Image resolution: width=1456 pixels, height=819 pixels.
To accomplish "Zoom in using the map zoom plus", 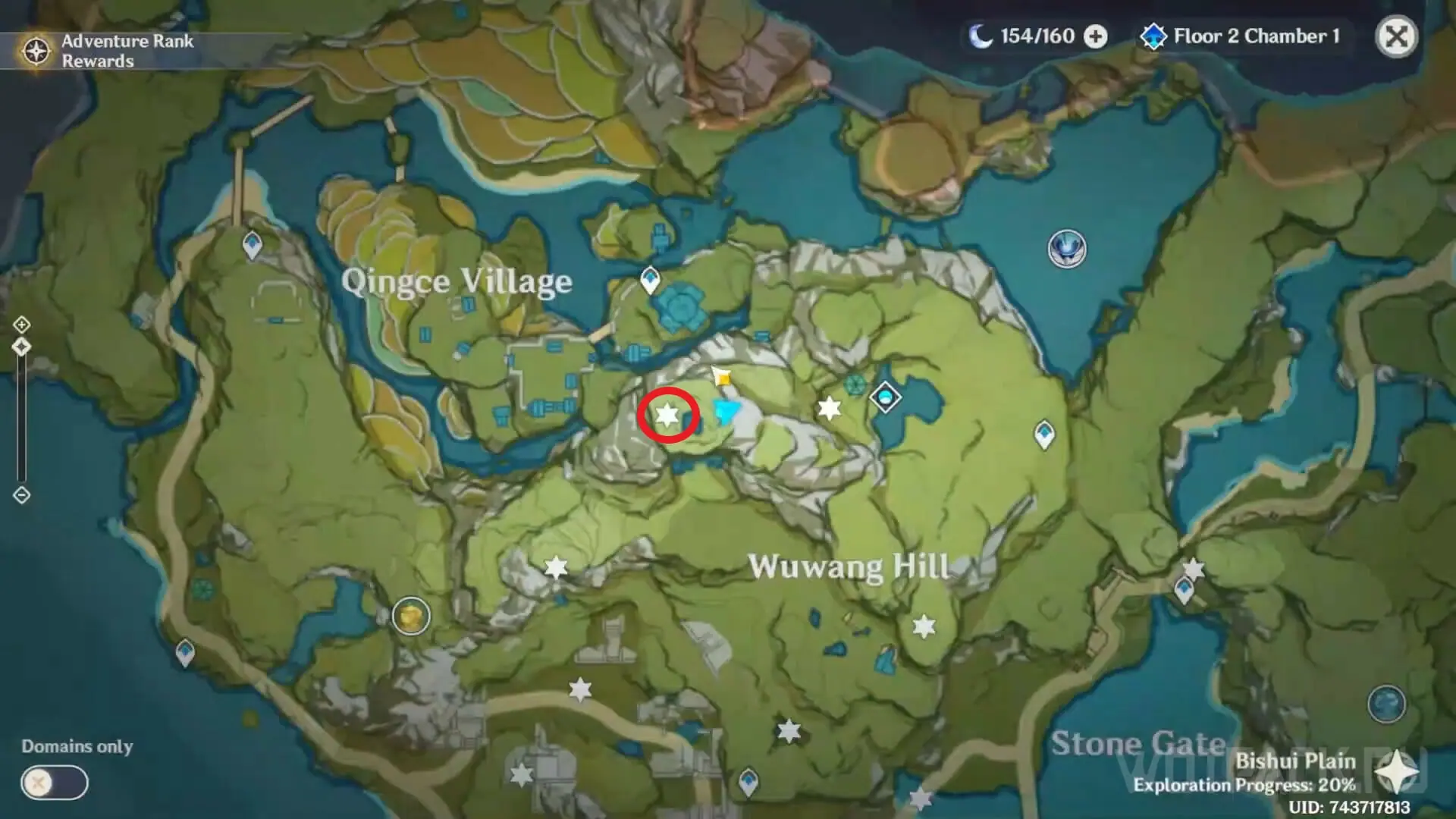I will (21, 325).
